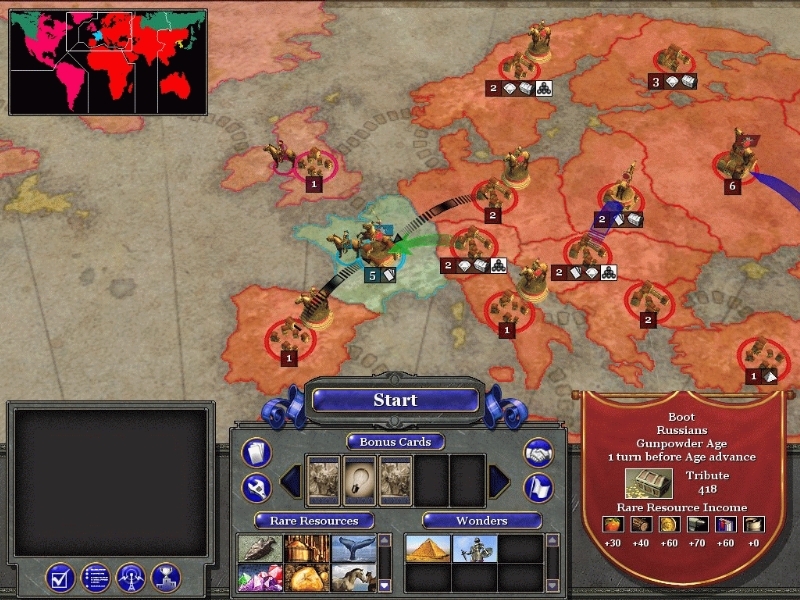Click the white flag icon button
The height and width of the screenshot is (600, 800).
click(x=540, y=487)
